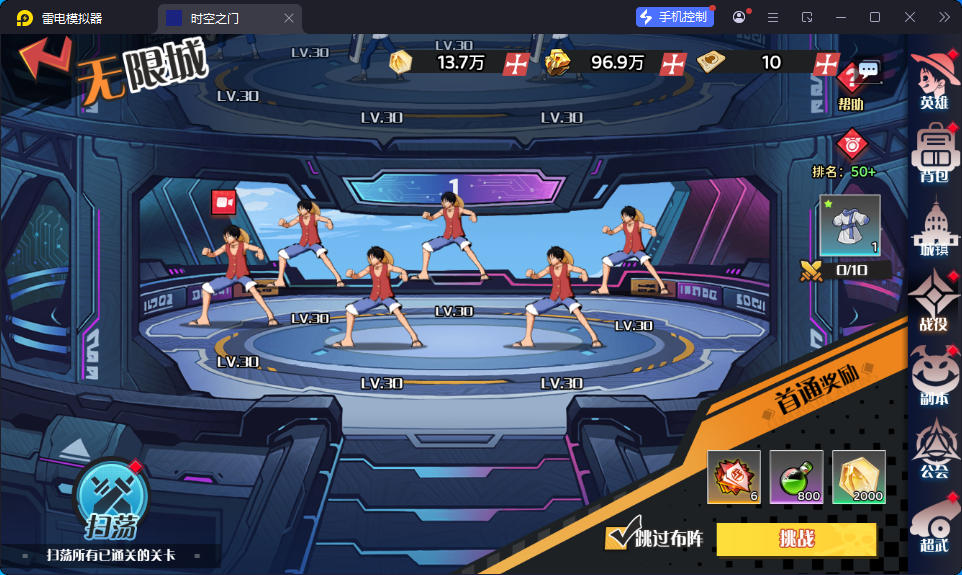This screenshot has height=575, width=962.
Task: Add more gold crystals with the plus beside 13.7万
Action: pyautogui.click(x=516, y=63)
